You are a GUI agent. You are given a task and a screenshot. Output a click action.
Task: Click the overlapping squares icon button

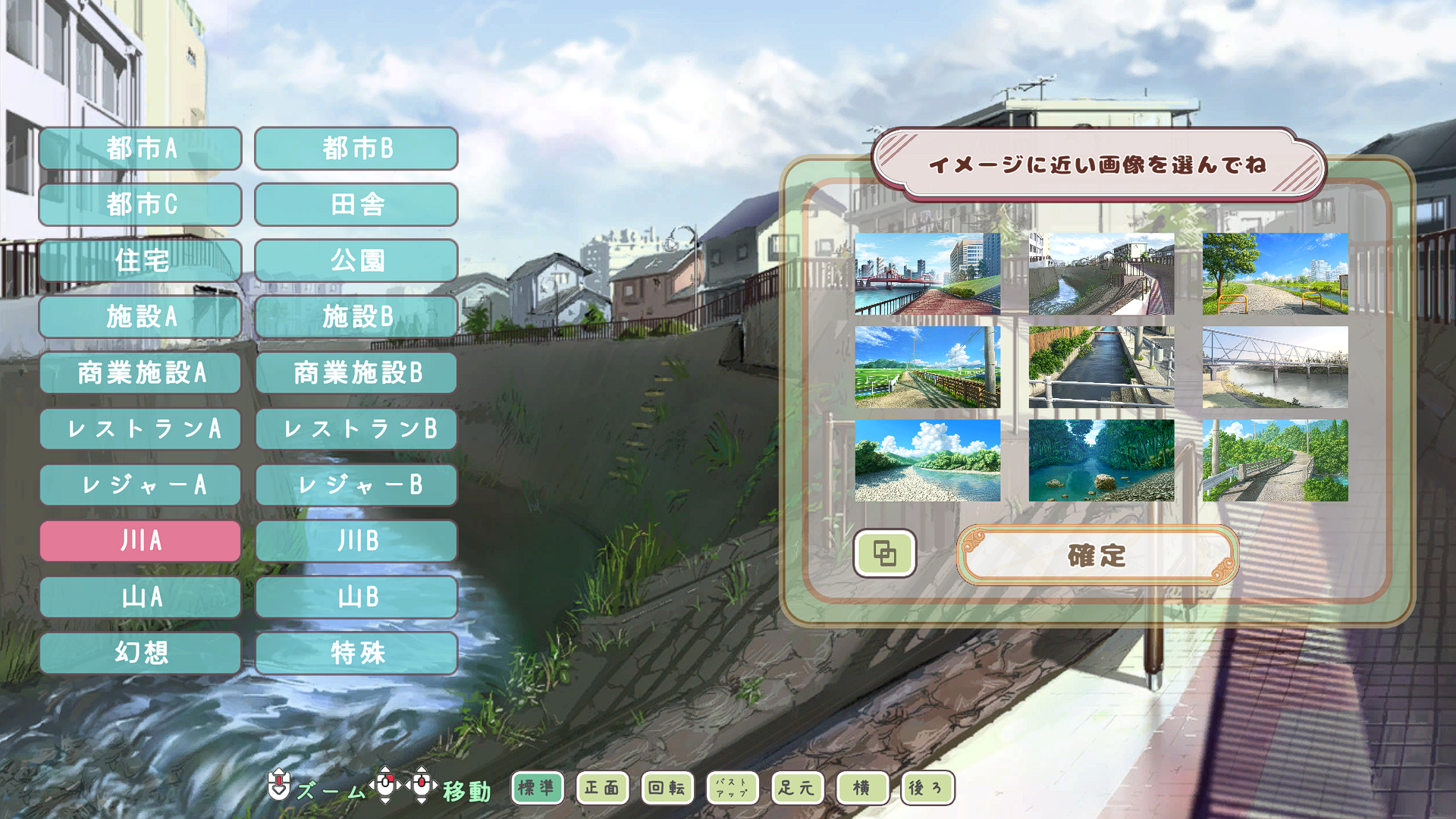884,554
